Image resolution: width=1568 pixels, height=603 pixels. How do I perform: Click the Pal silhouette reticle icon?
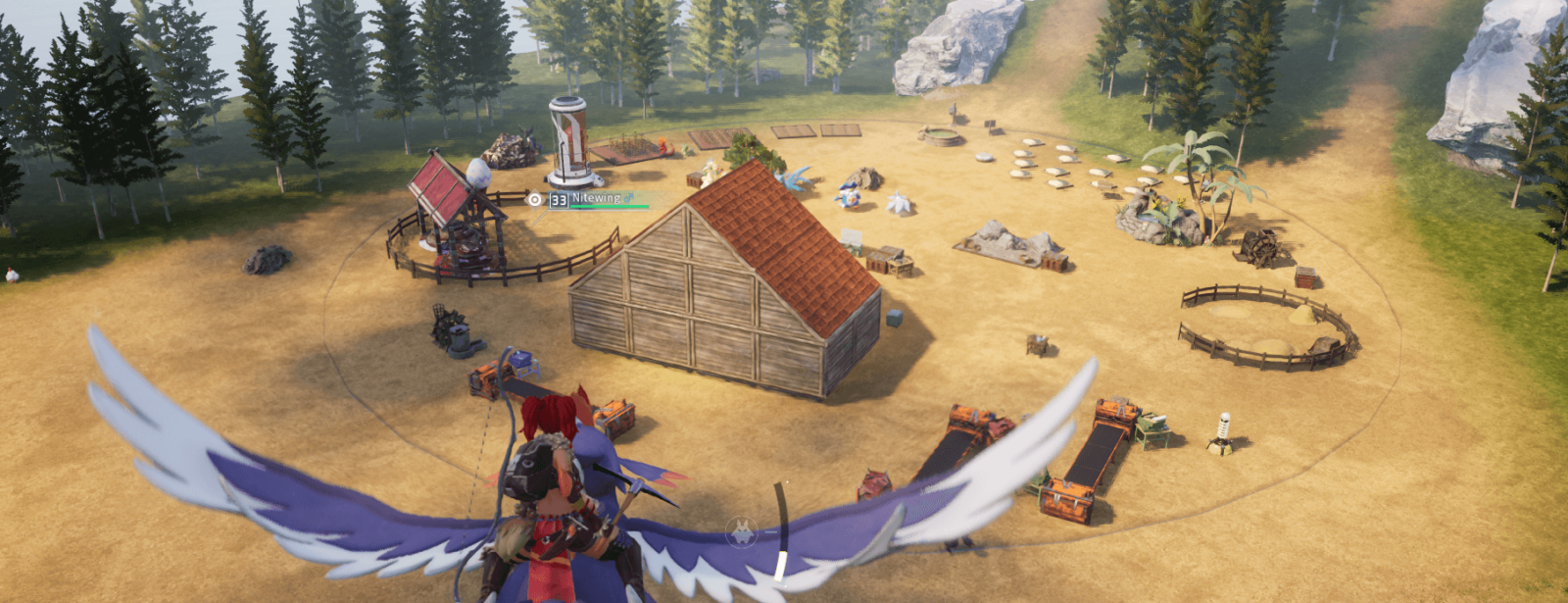pyautogui.click(x=742, y=533)
